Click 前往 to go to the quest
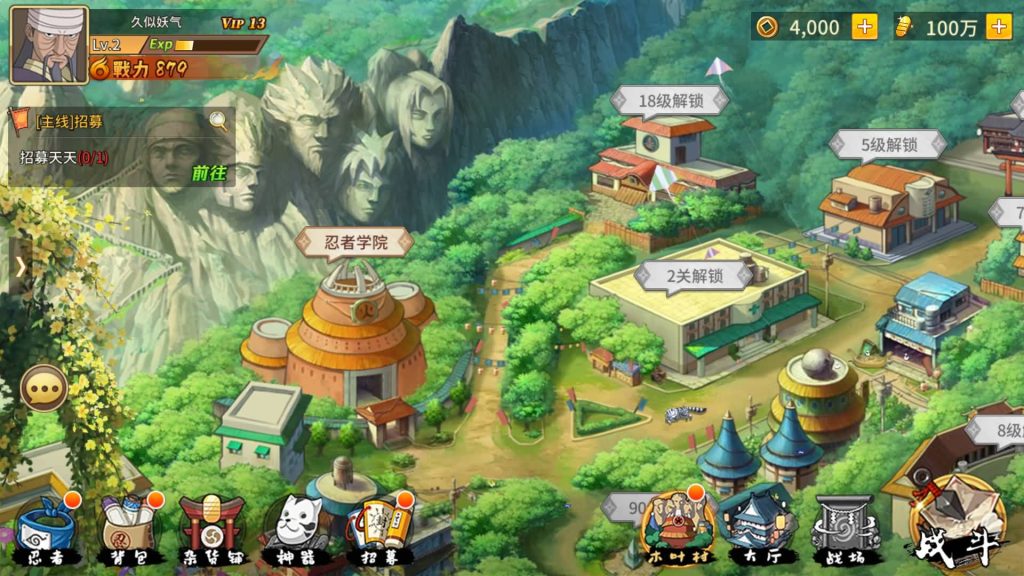 click(209, 173)
